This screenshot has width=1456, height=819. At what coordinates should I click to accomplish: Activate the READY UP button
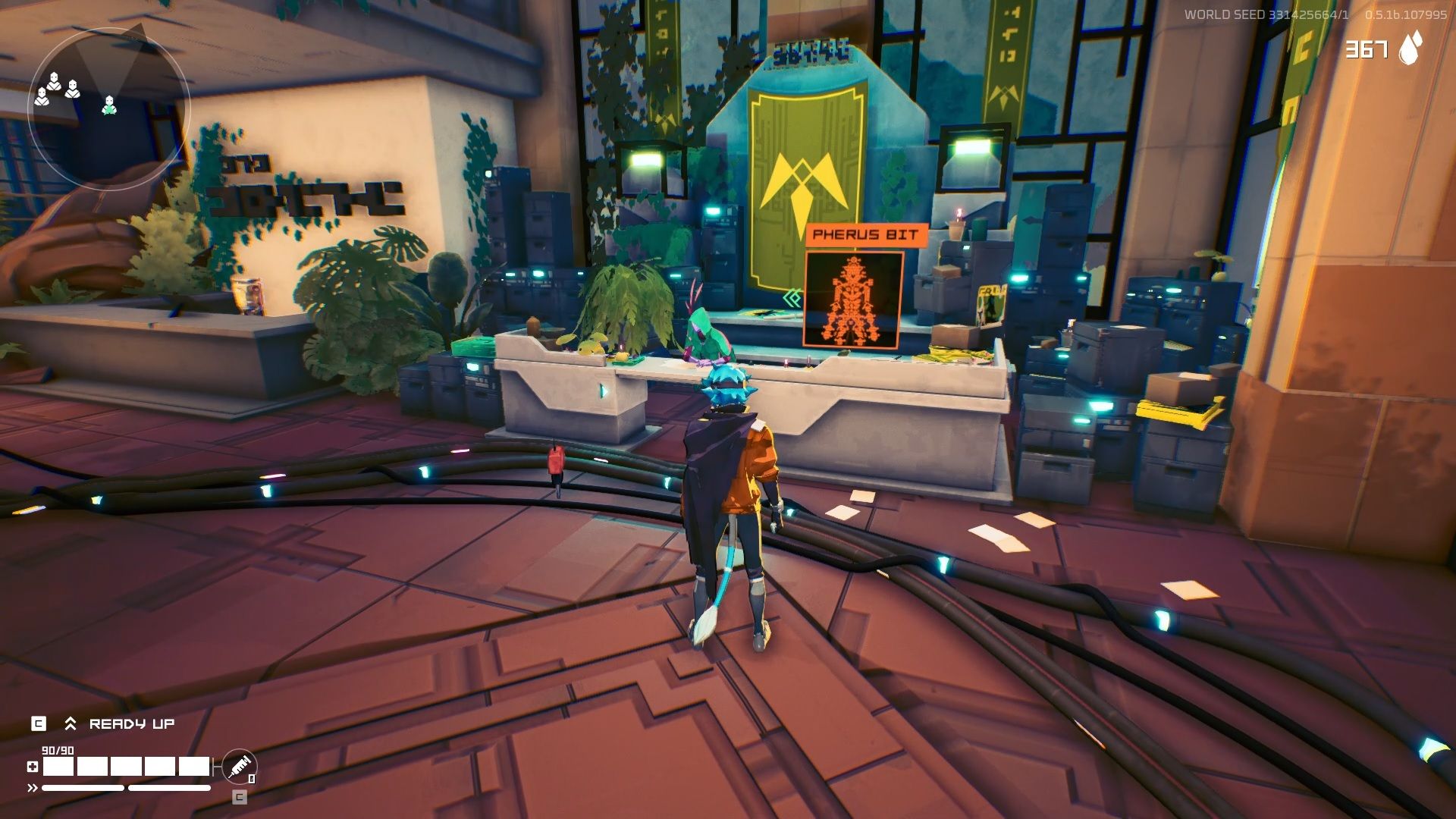132,723
